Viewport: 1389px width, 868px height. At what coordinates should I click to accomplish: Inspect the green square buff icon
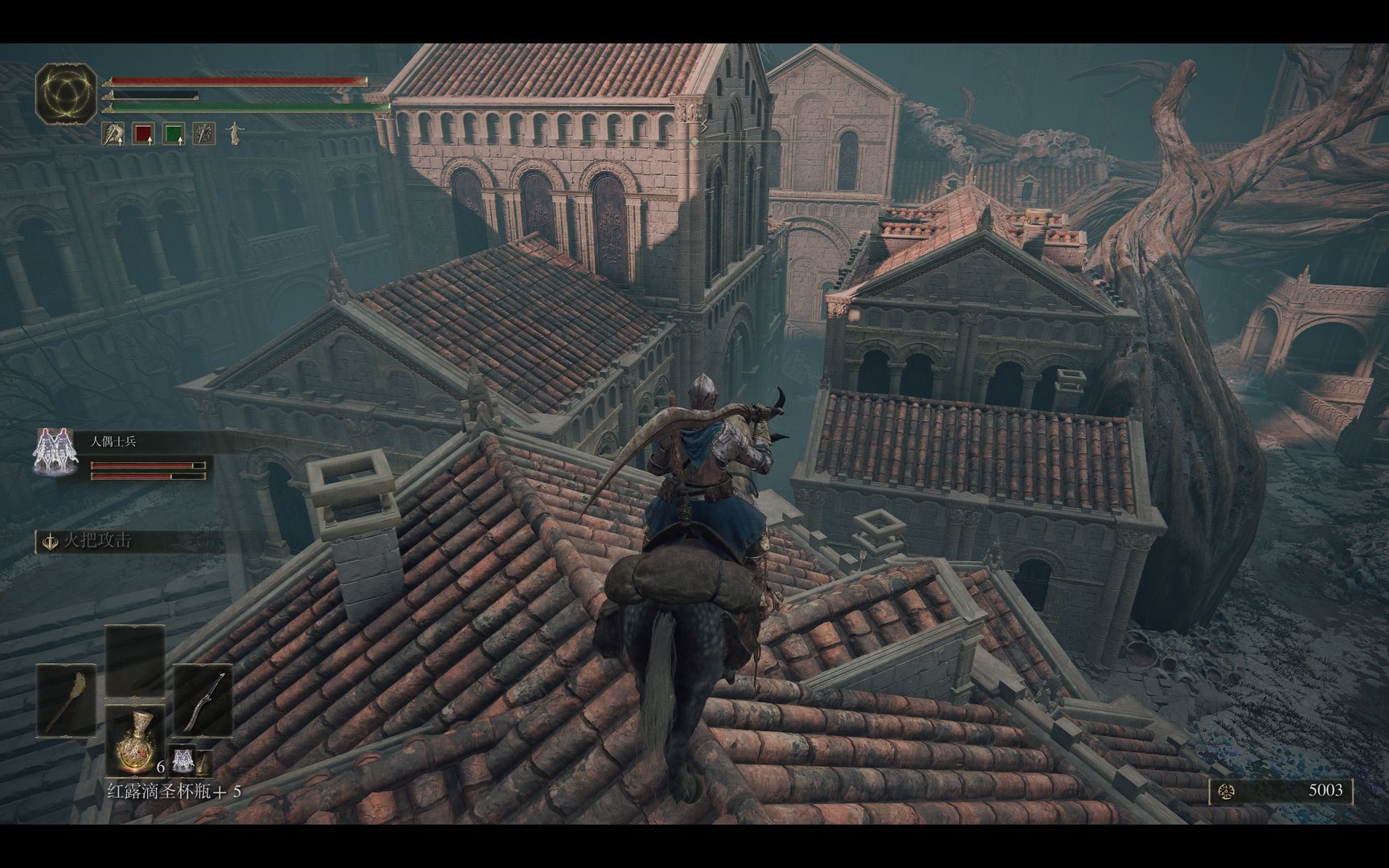[174, 133]
